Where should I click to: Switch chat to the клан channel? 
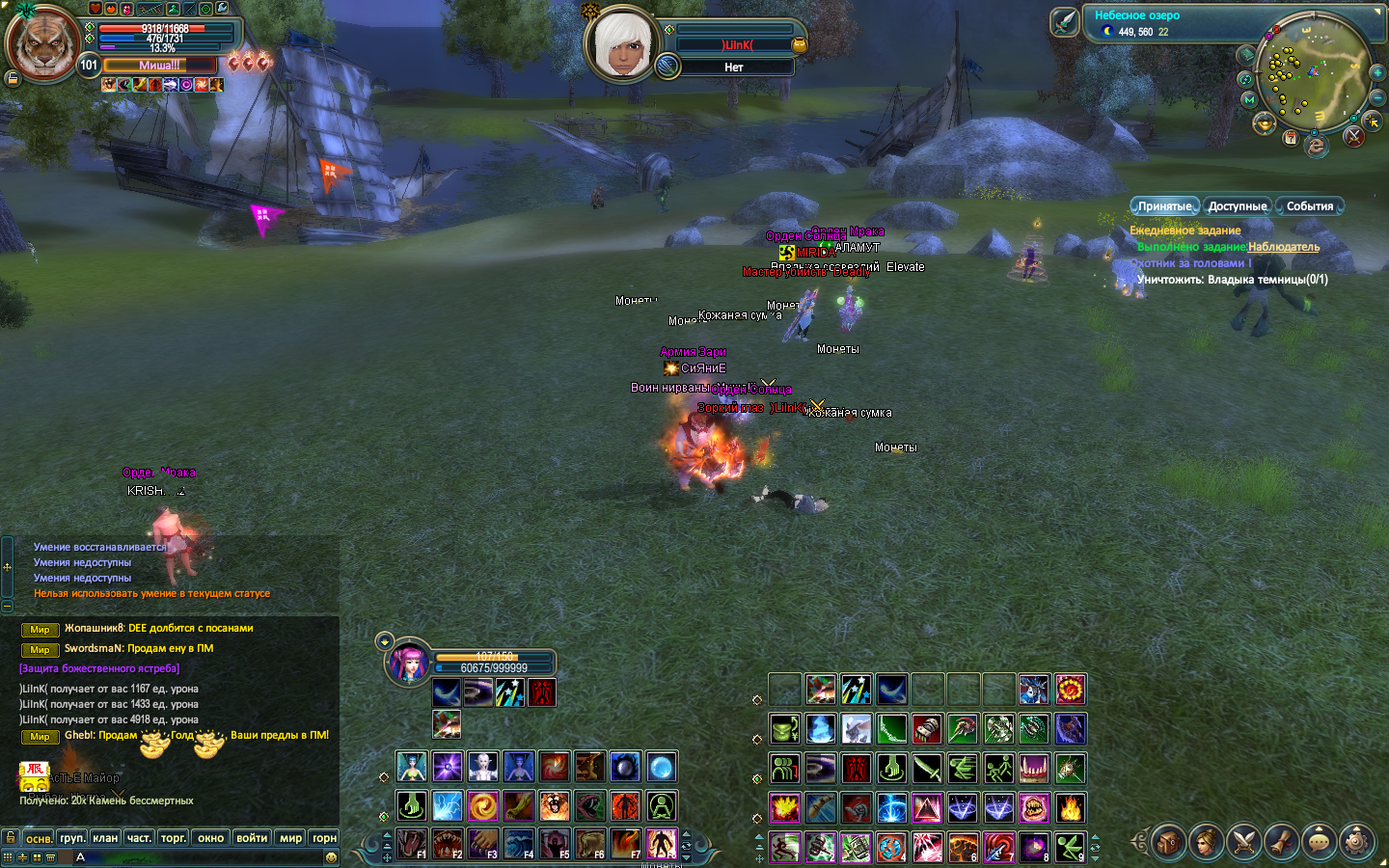(105, 838)
